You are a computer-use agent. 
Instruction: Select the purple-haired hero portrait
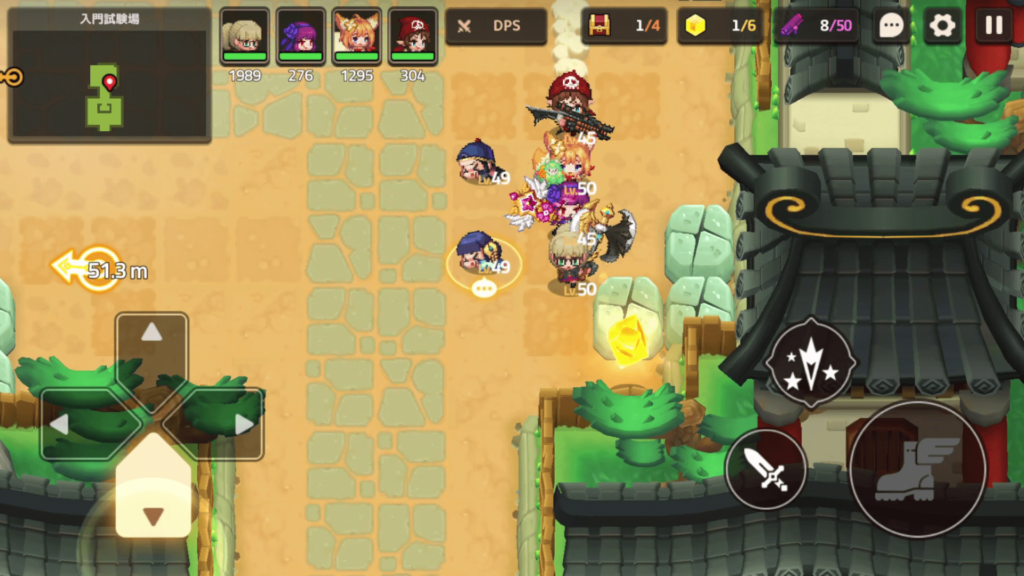click(300, 37)
